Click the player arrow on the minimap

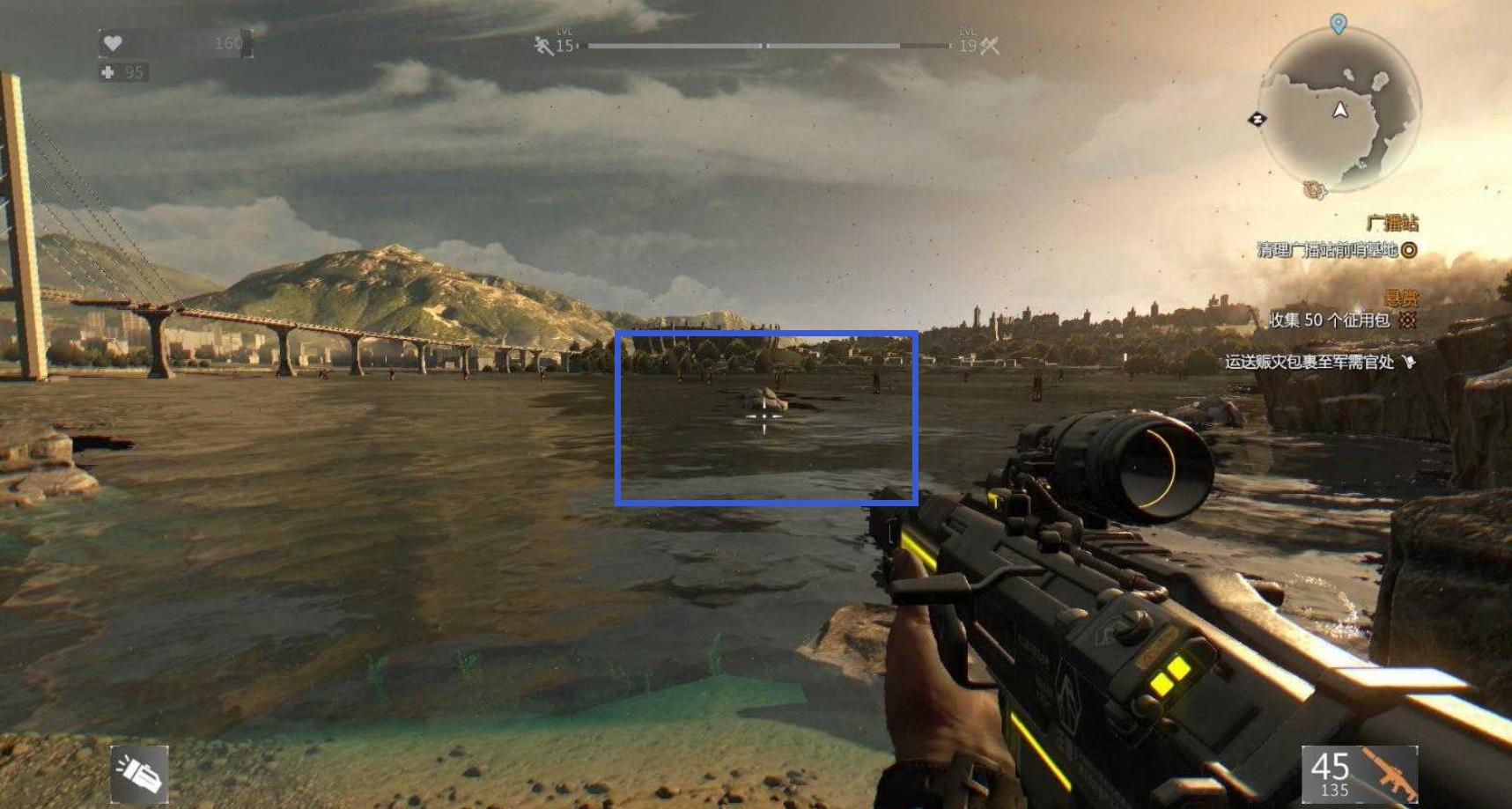pyautogui.click(x=1340, y=110)
